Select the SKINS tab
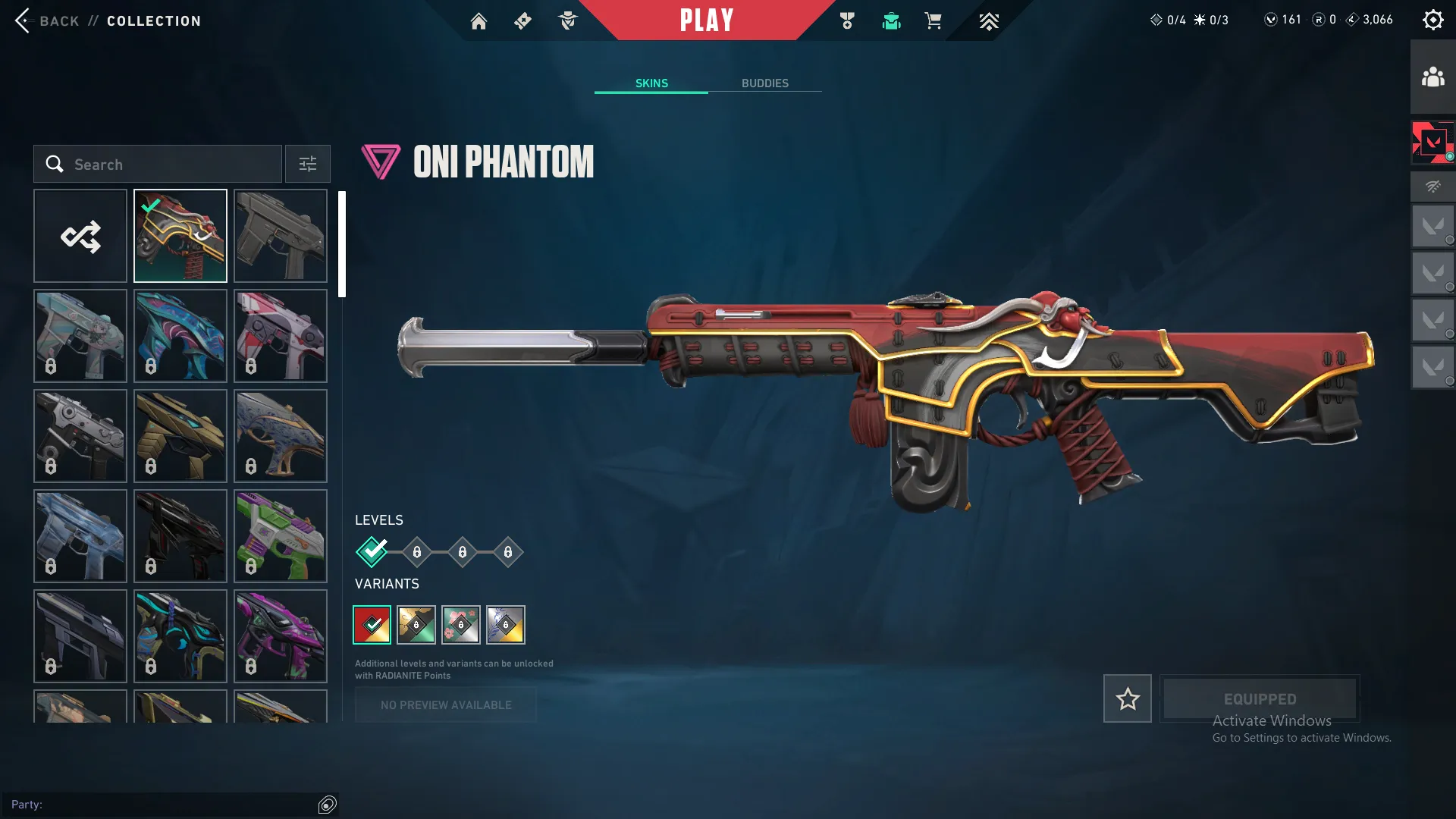1456x819 pixels. (x=651, y=83)
